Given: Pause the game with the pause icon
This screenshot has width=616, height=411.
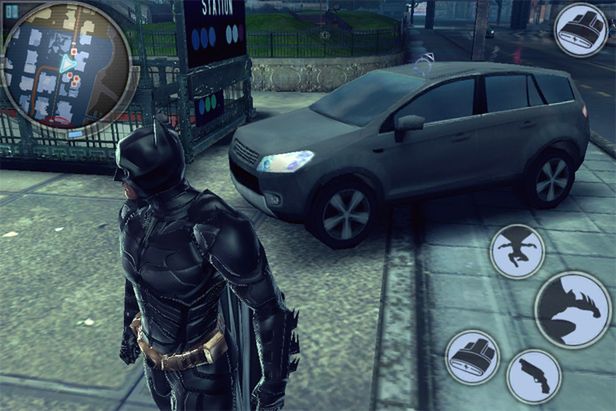Looking at the screenshot, I should [x=10, y=9].
